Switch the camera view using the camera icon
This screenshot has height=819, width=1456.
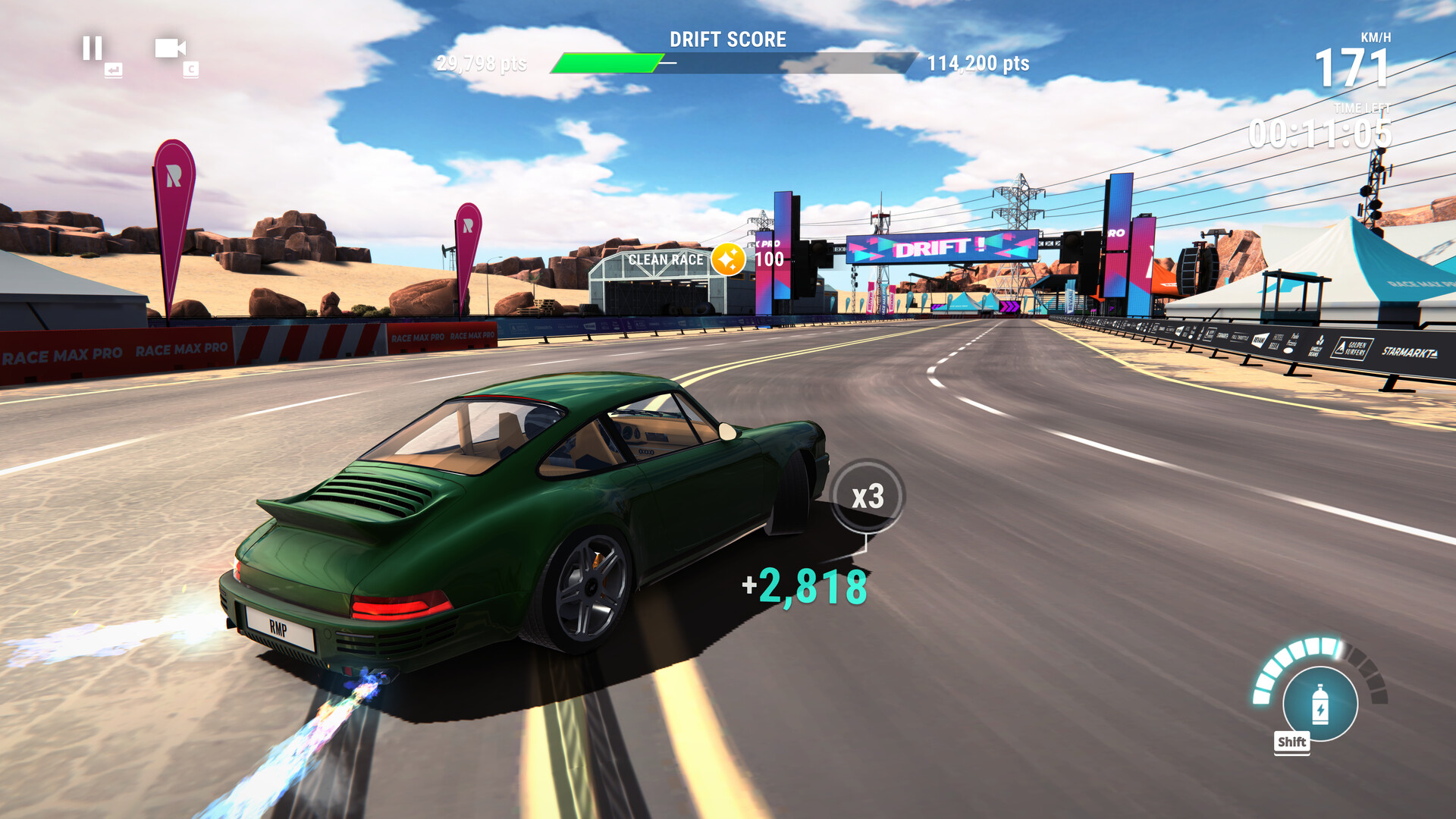click(x=170, y=49)
